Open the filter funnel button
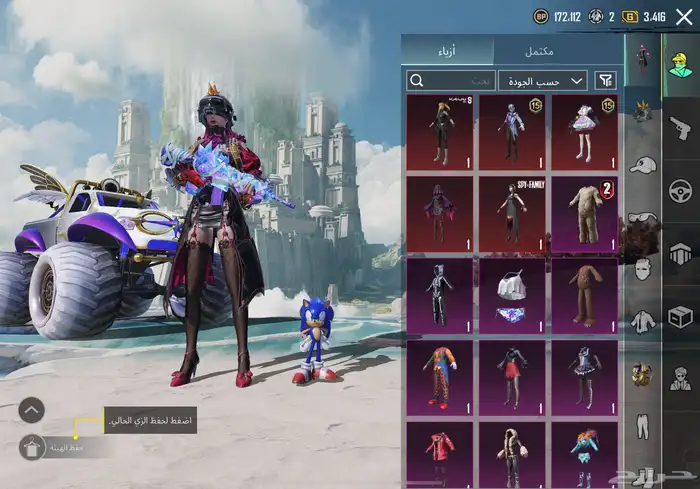Viewport: 700px width, 489px height. point(606,80)
